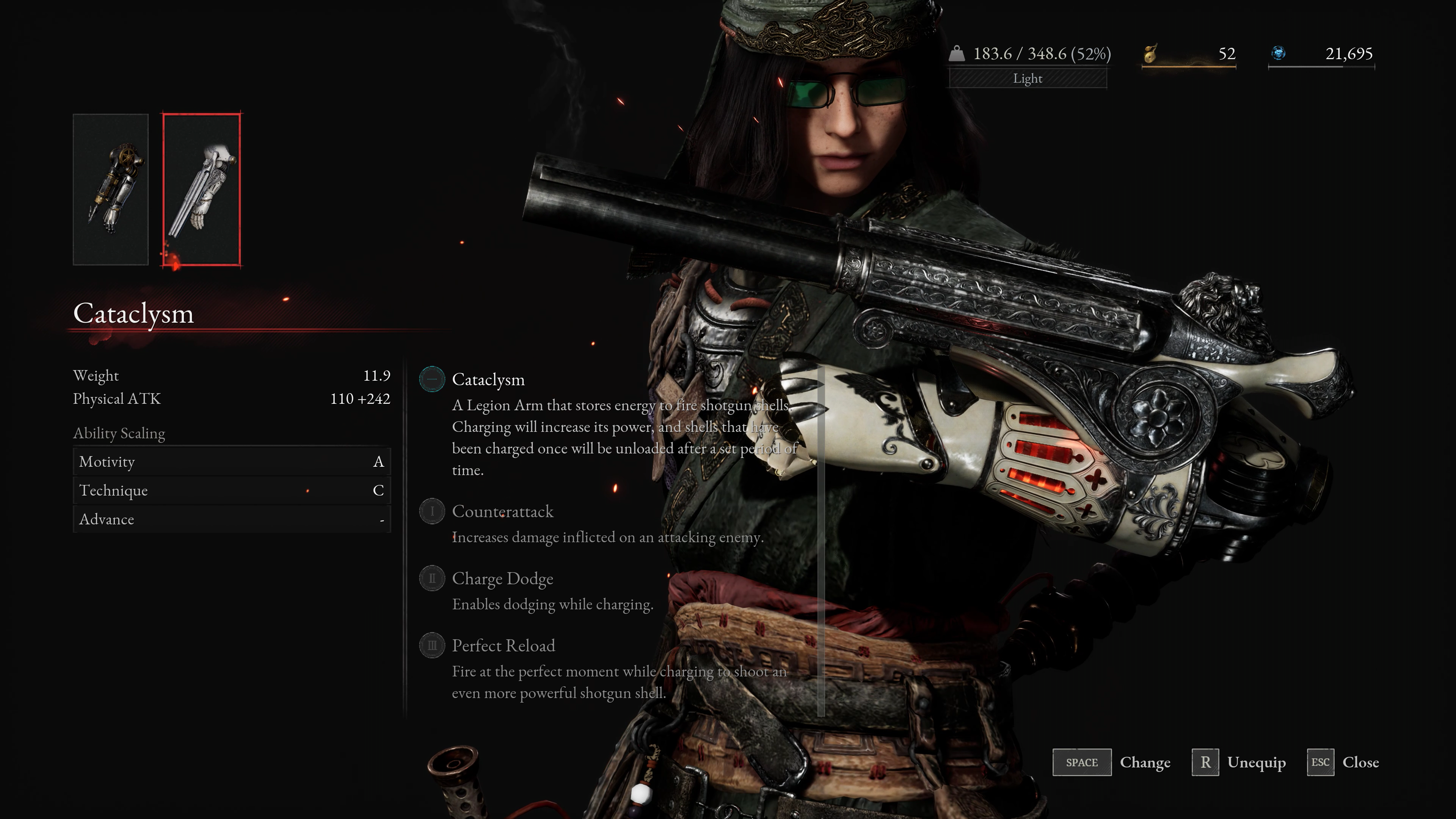Toggle the Perfect Reload upgrade tier III

(432, 645)
